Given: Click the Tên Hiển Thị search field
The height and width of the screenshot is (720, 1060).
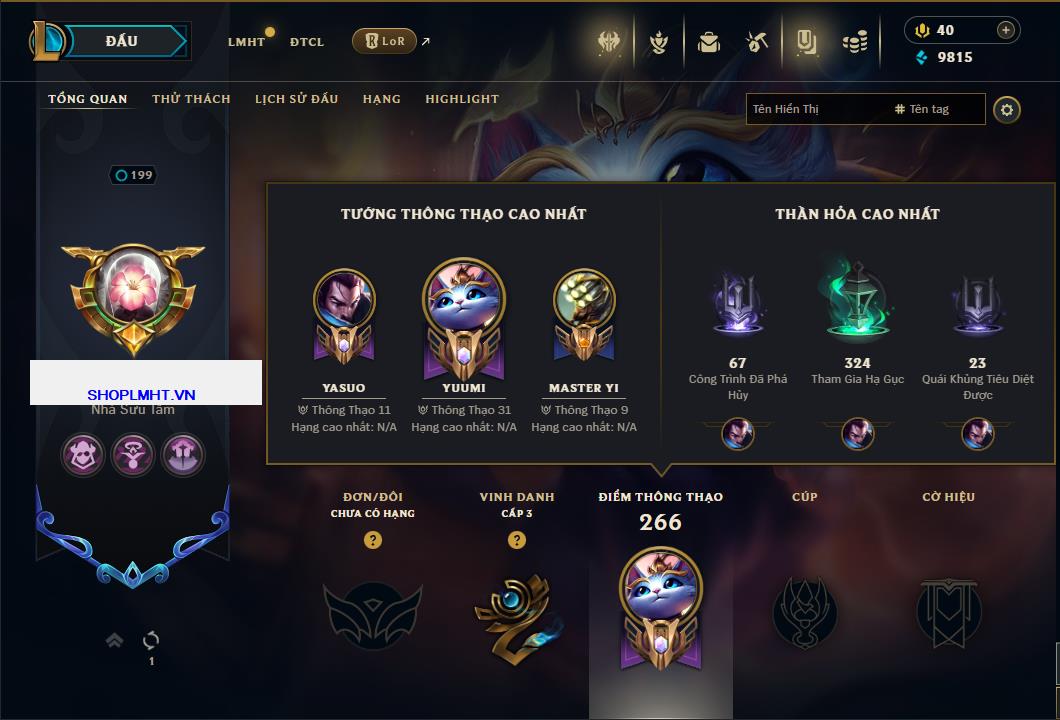Looking at the screenshot, I should [815, 109].
